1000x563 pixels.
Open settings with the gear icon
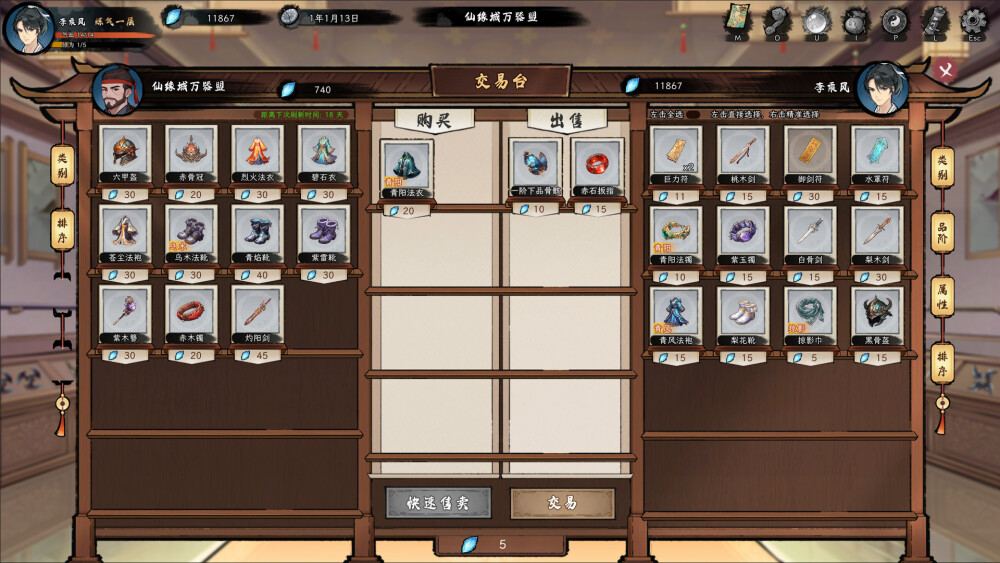coord(973,21)
